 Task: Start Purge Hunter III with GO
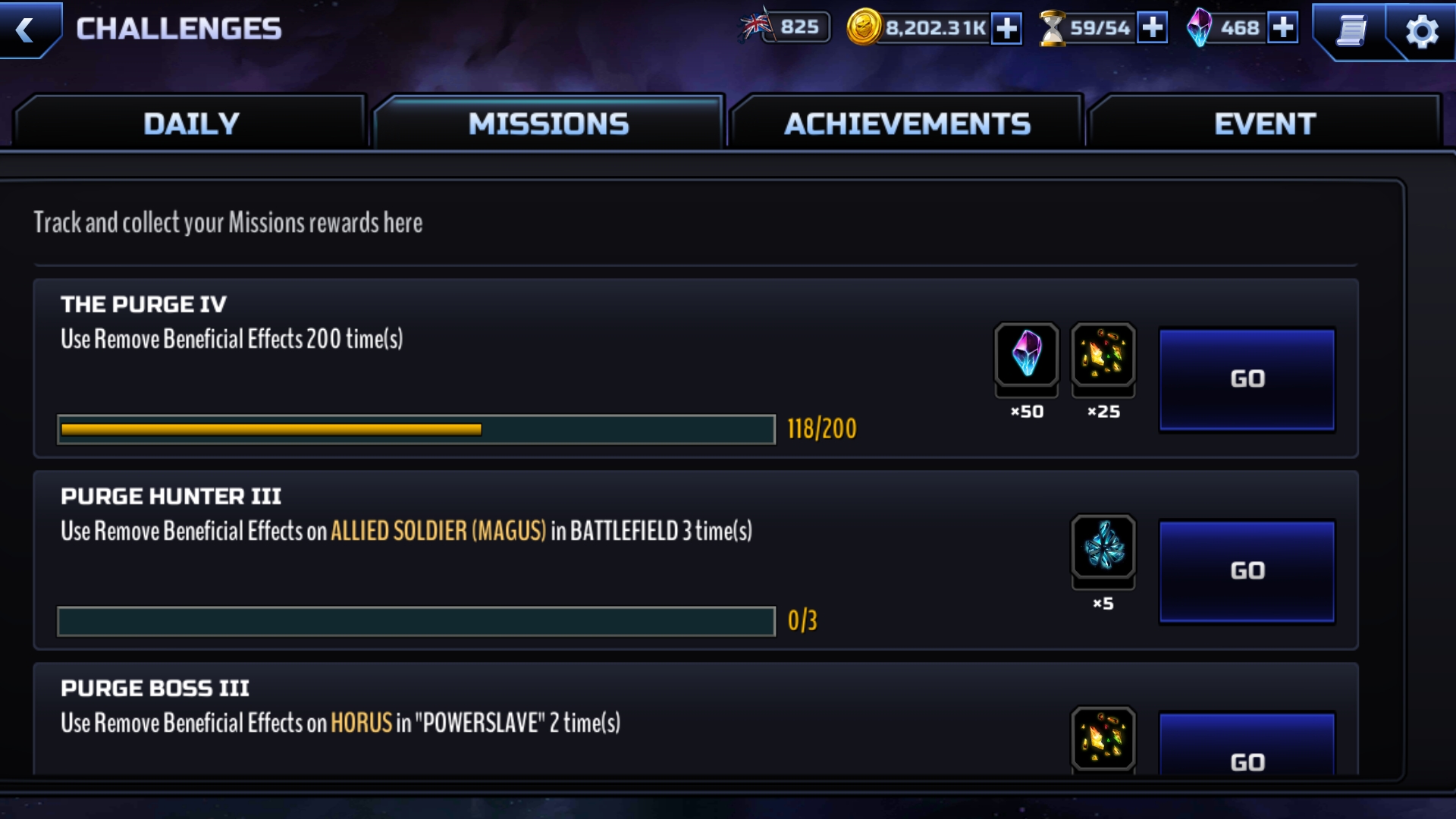(x=1247, y=571)
